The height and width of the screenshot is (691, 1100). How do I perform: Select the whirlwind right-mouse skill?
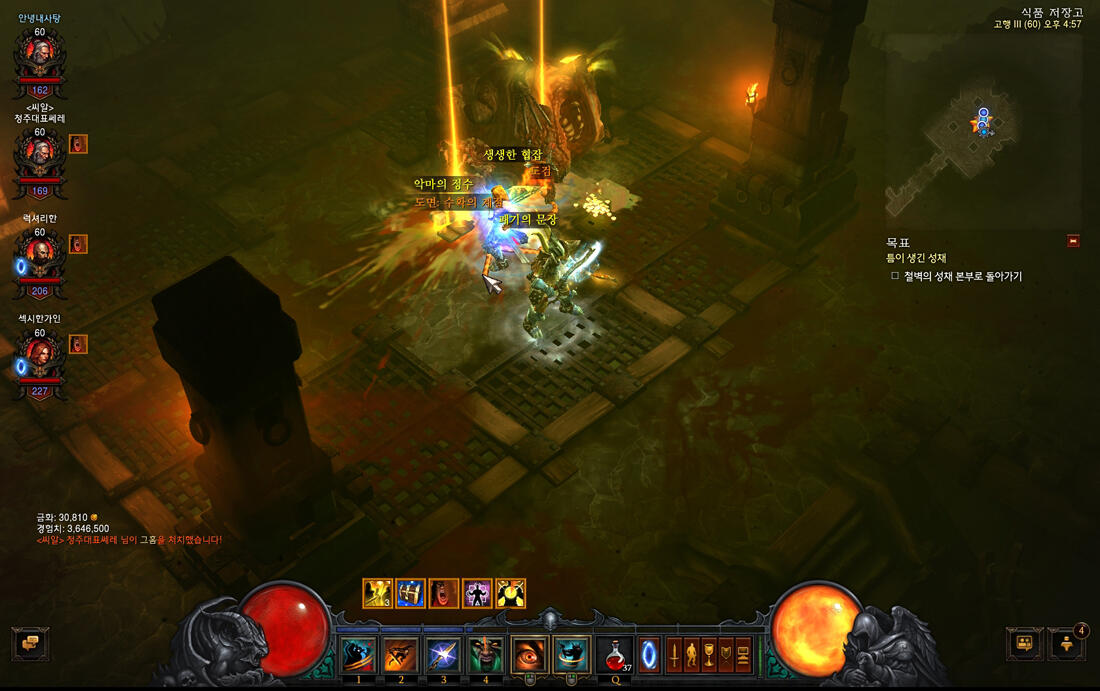pyautogui.click(x=572, y=655)
